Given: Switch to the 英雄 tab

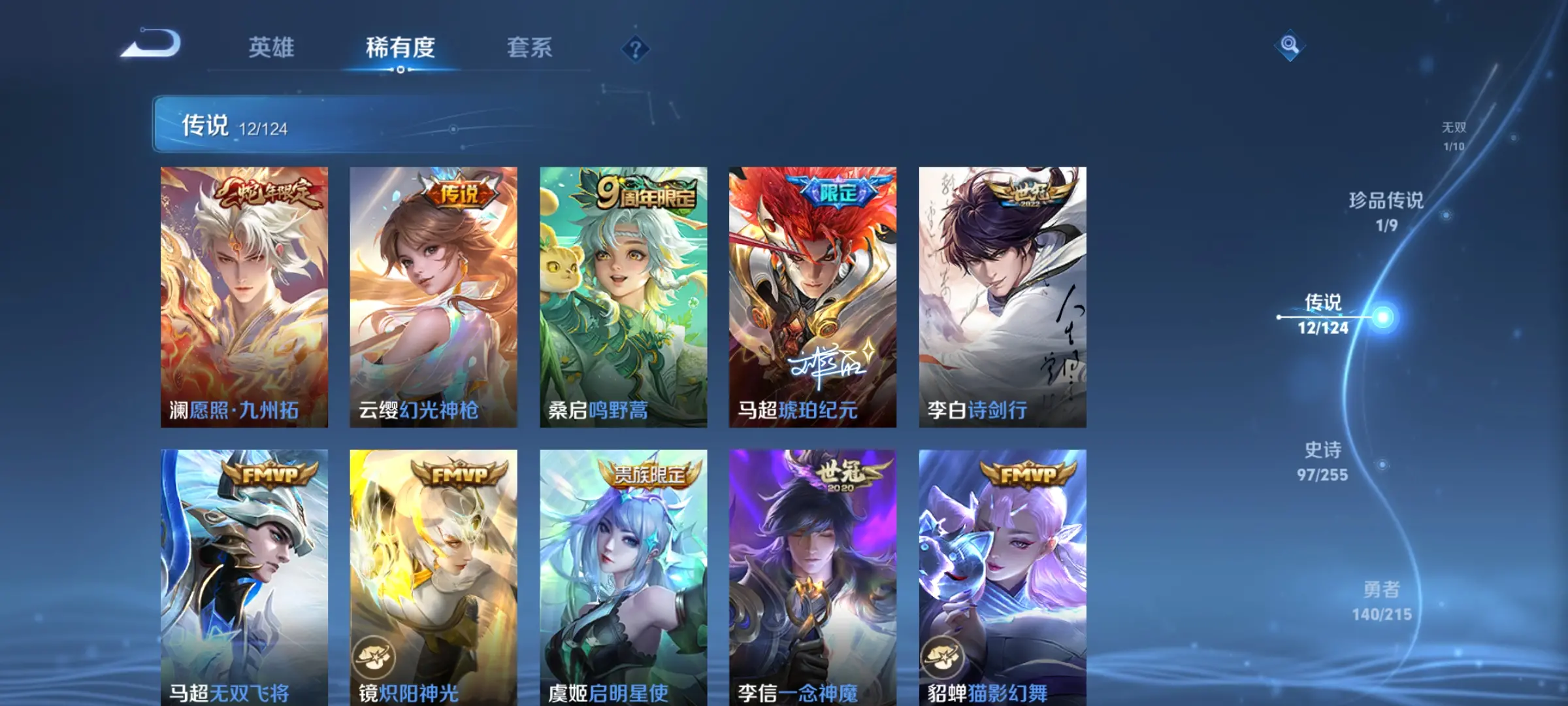Looking at the screenshot, I should (271, 48).
